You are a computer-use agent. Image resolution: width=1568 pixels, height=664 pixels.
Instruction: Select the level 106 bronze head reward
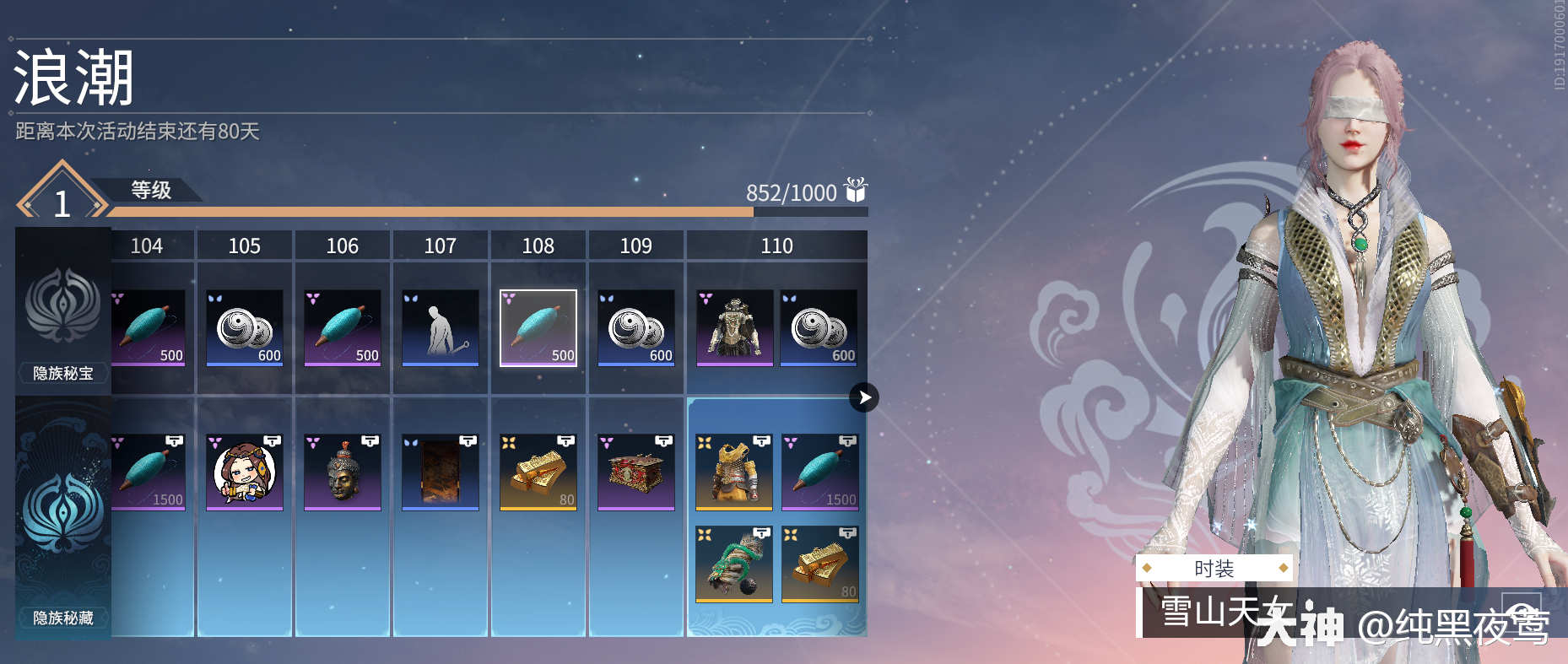tap(343, 472)
